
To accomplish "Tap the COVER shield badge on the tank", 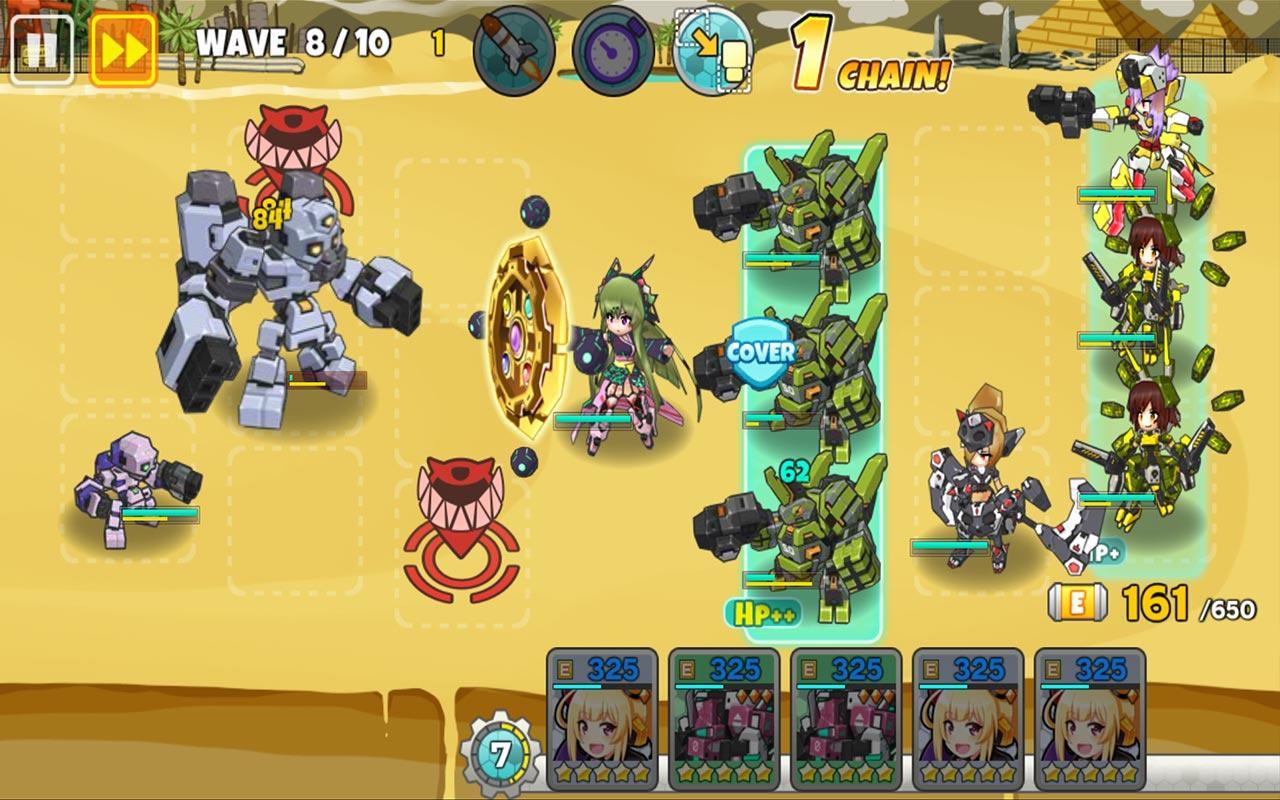I will coord(763,352).
